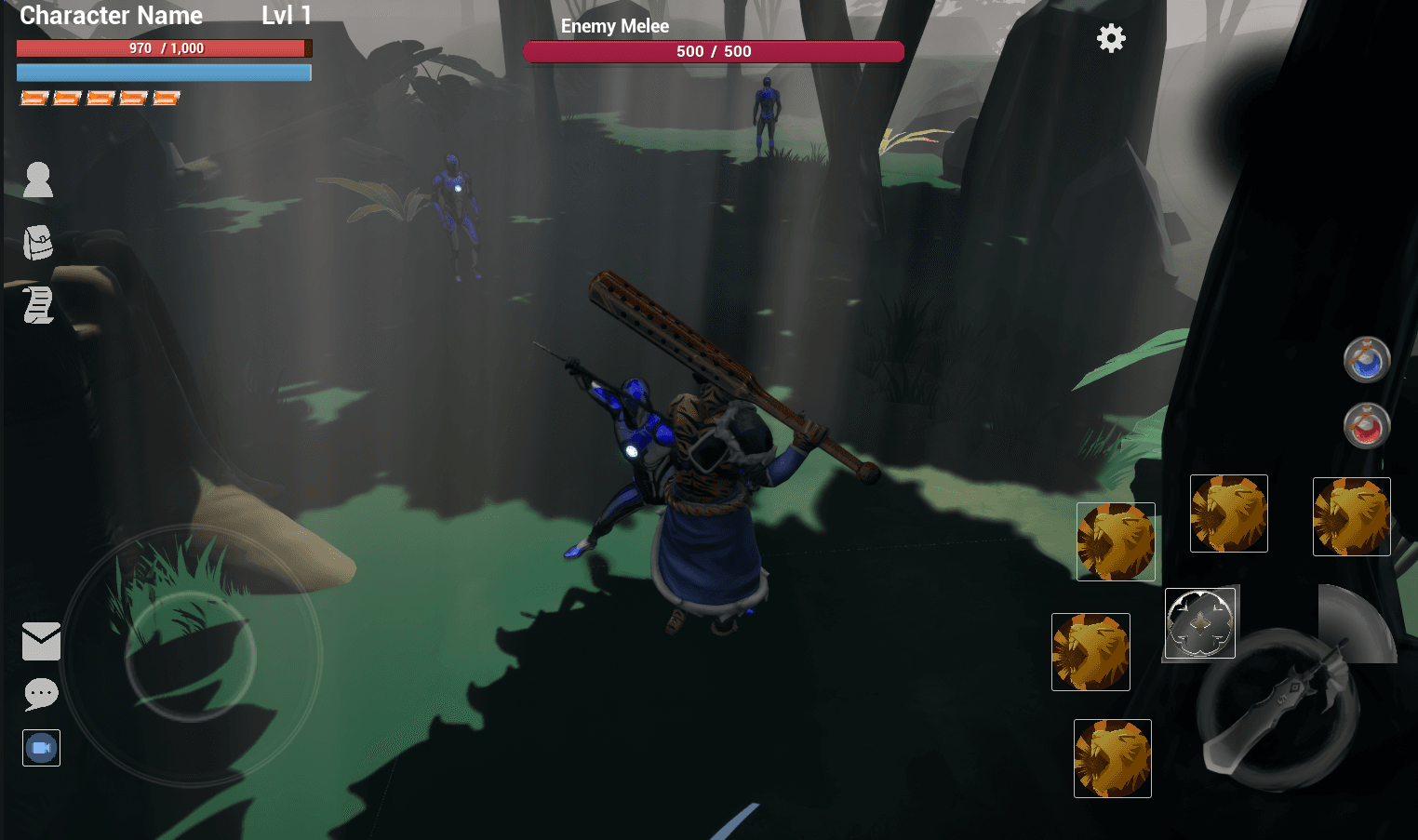Tap the video camera recording icon
Image resolution: width=1418 pixels, height=840 pixels.
tap(41, 747)
